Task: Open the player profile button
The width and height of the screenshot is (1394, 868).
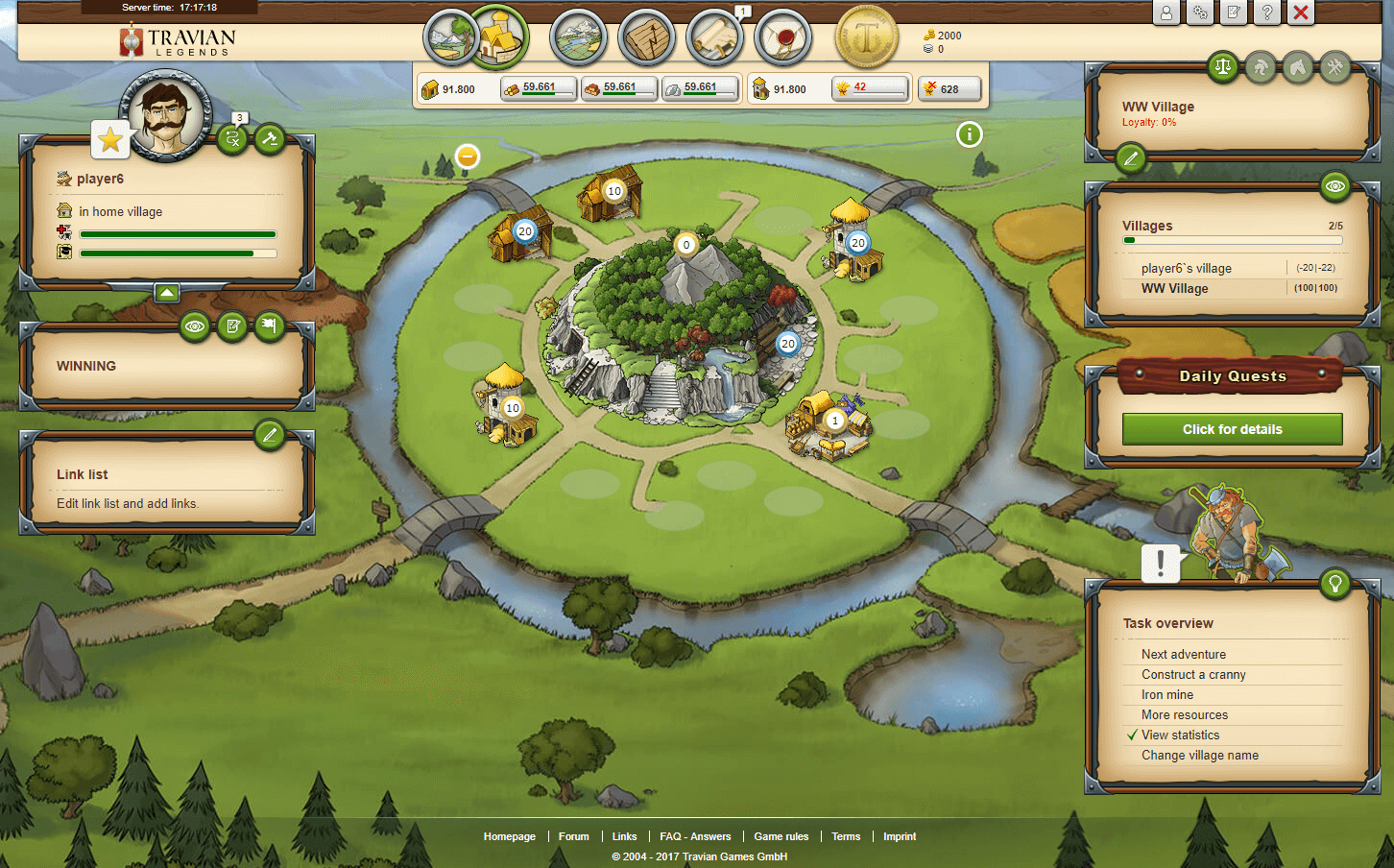Action: (1166, 12)
